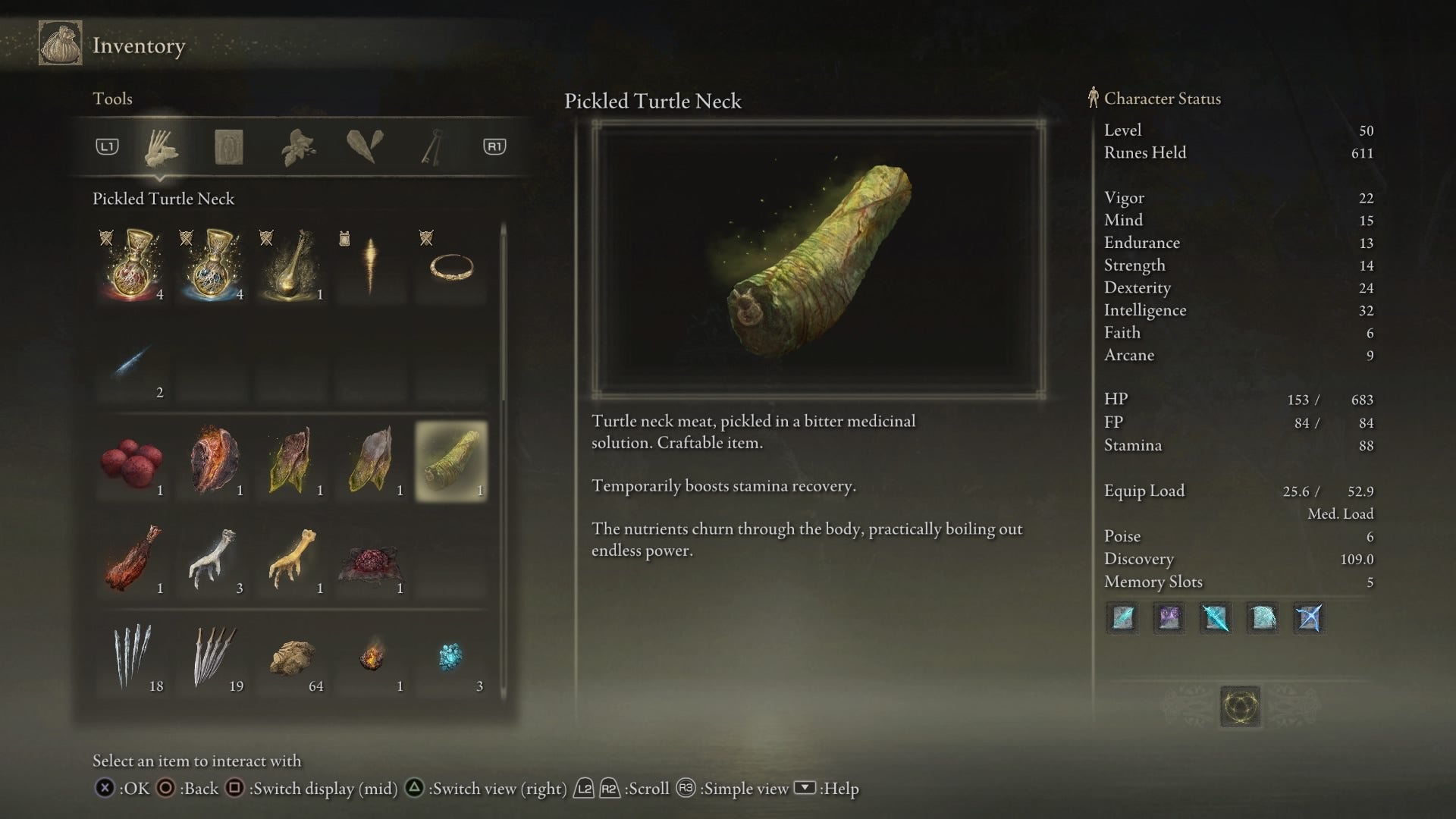Viewport: 1456px width, 819px height.
Task: Select the stack of 64 ruin fragments
Action: tap(292, 657)
